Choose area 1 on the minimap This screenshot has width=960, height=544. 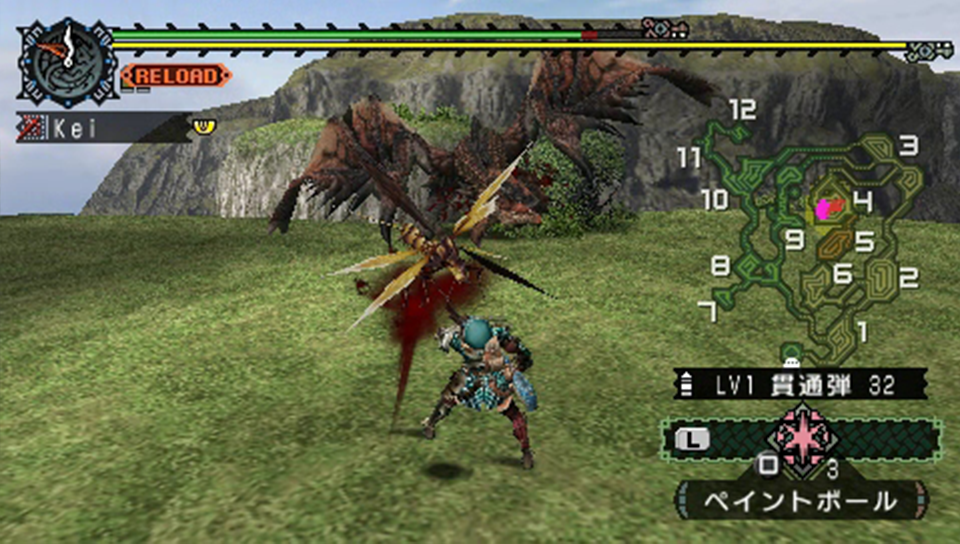(x=861, y=330)
